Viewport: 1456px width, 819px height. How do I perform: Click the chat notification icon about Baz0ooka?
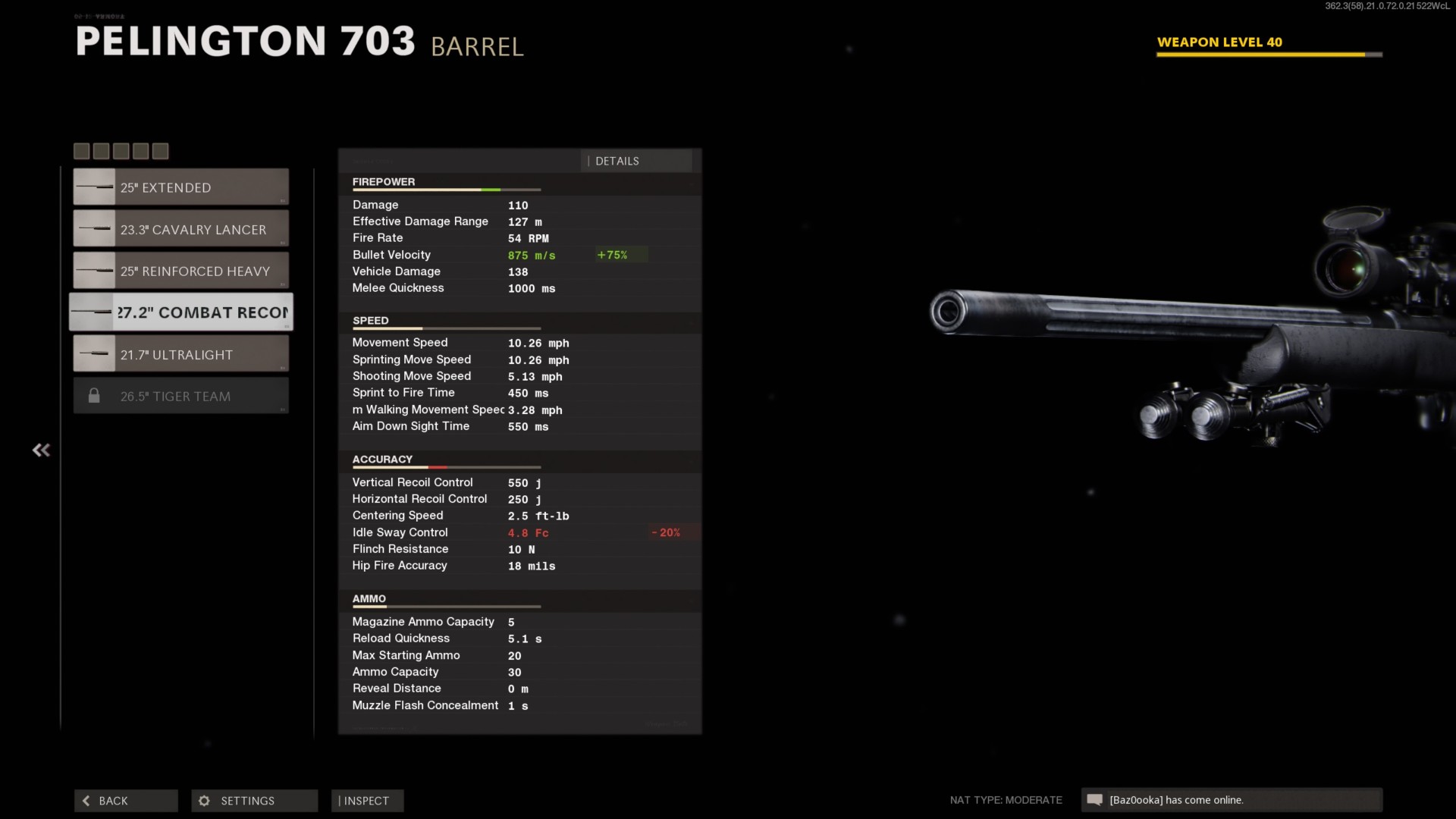pyautogui.click(x=1095, y=800)
